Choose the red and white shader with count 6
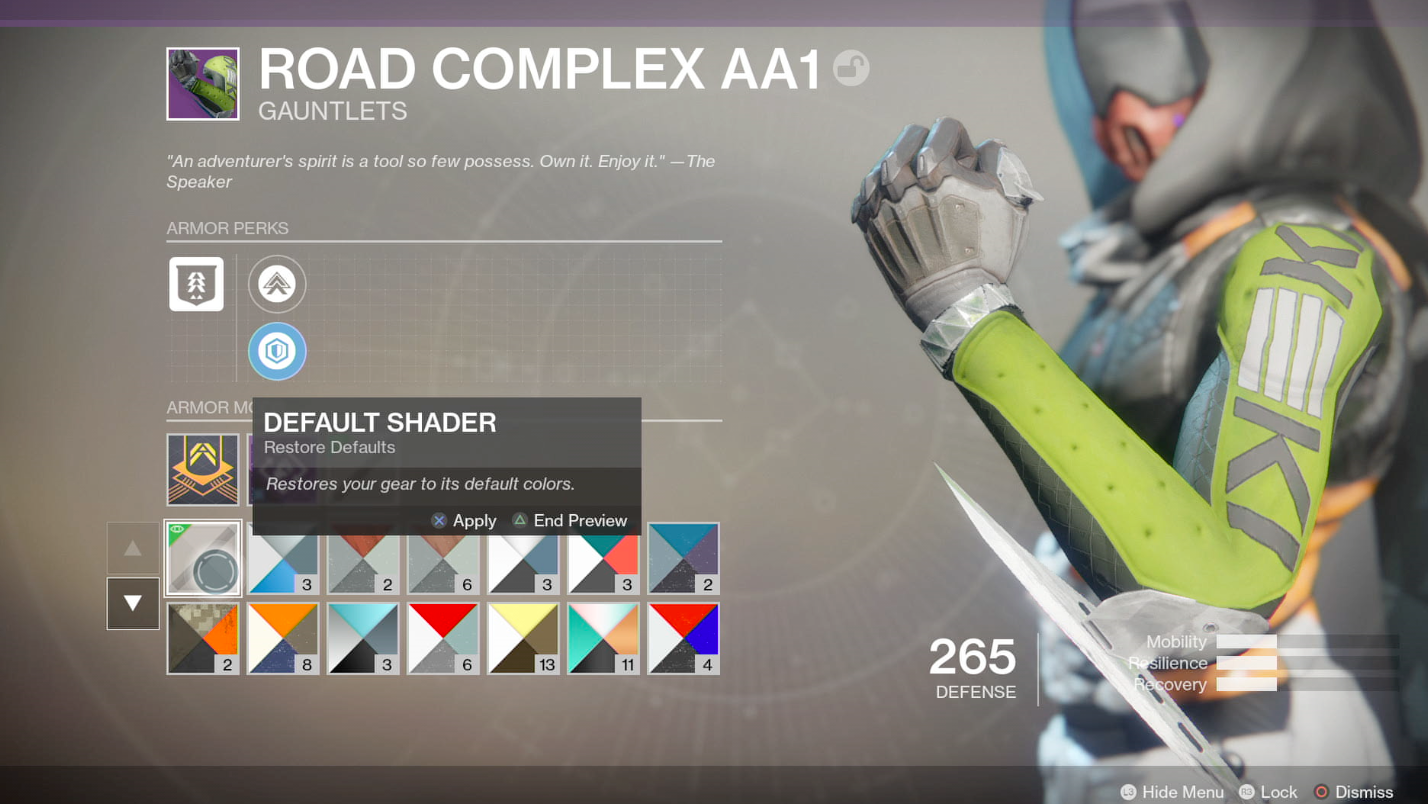Screen dimensions: 1428x804 coord(443,638)
